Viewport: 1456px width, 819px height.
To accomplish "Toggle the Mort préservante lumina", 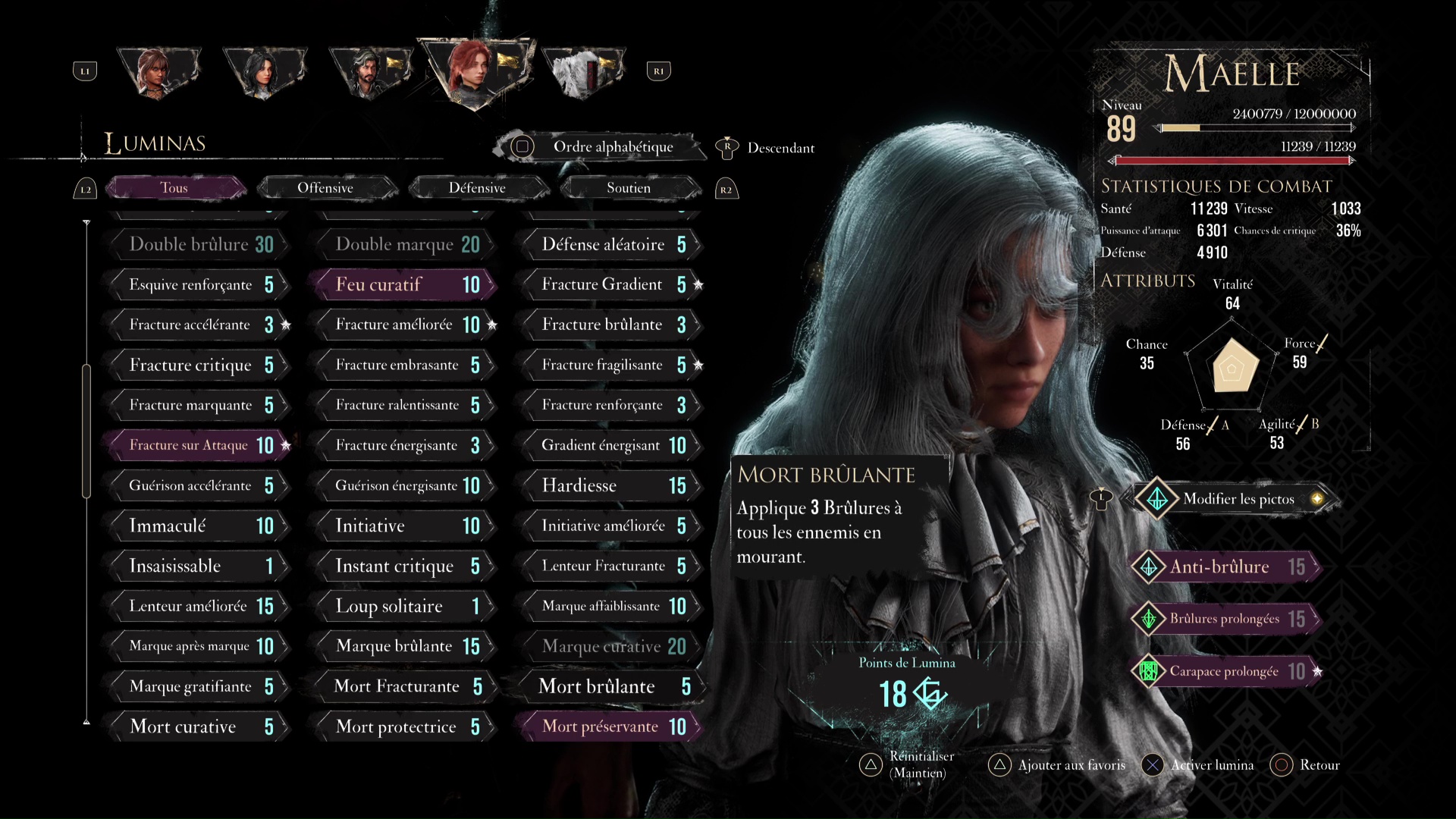I will 610,726.
